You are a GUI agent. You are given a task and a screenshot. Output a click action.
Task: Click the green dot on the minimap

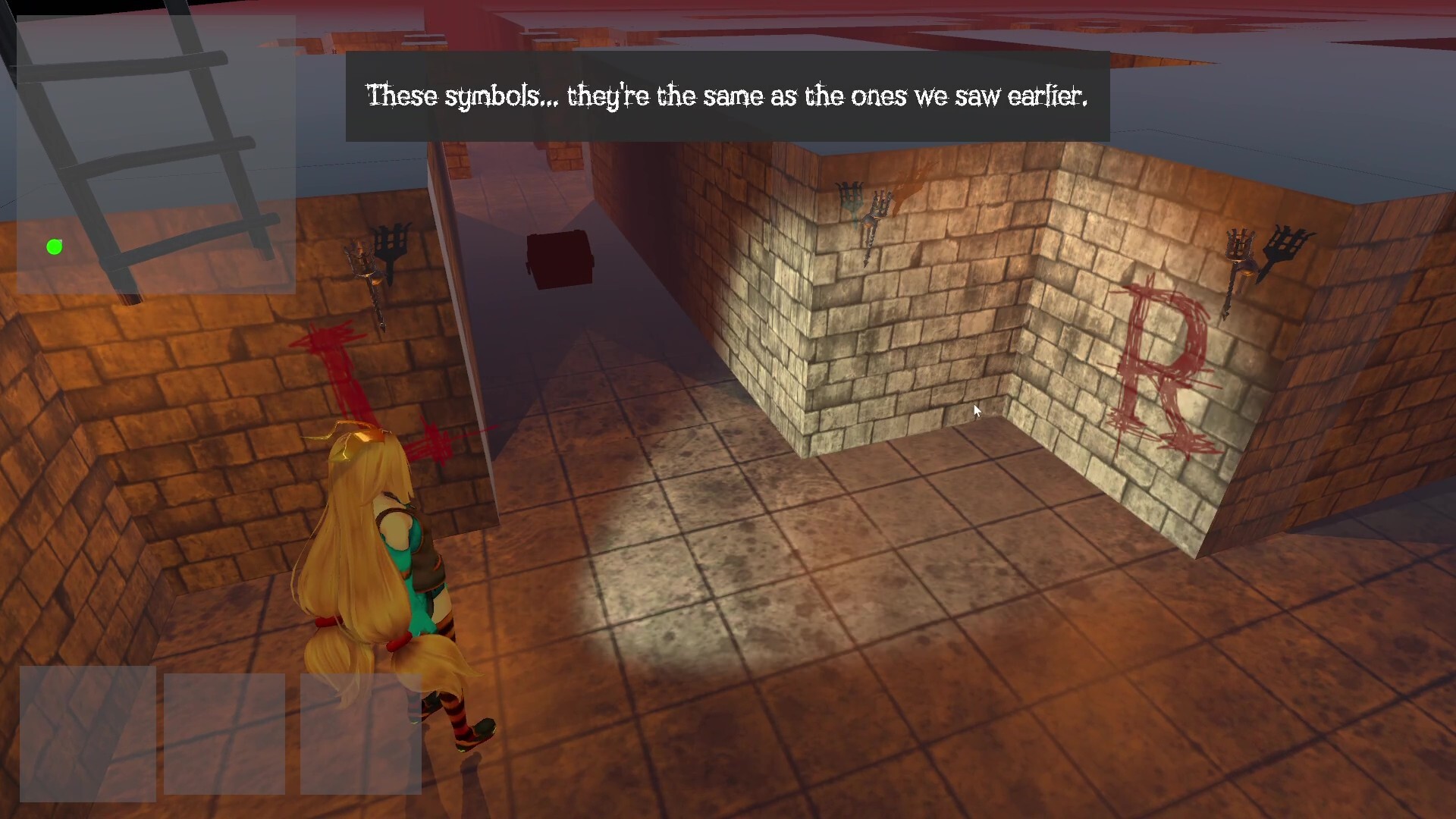[x=54, y=246]
